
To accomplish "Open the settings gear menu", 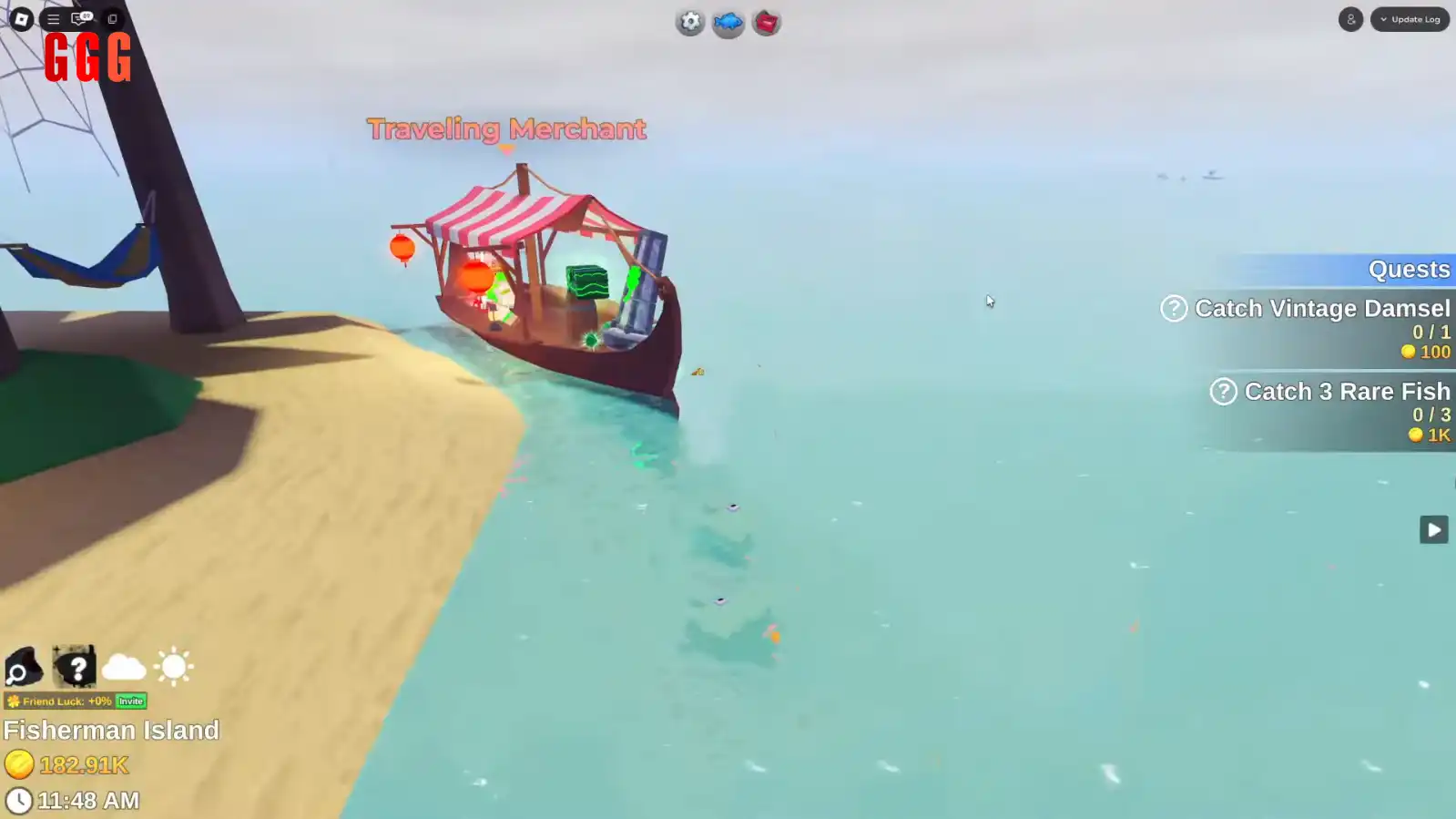I will [x=689, y=22].
